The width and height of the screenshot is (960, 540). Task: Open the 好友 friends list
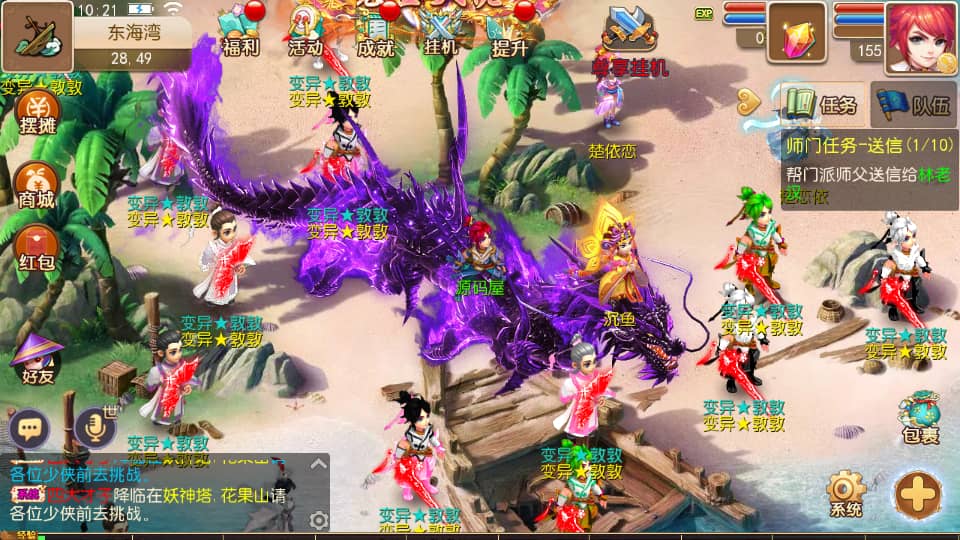[35, 358]
